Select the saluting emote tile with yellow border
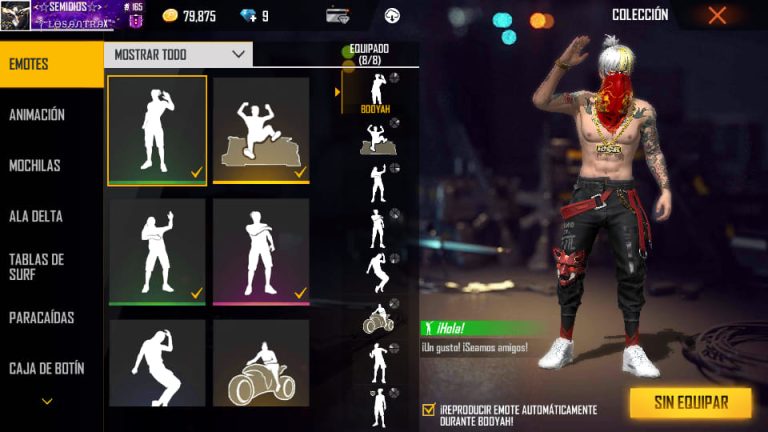The image size is (768, 432). [156, 130]
